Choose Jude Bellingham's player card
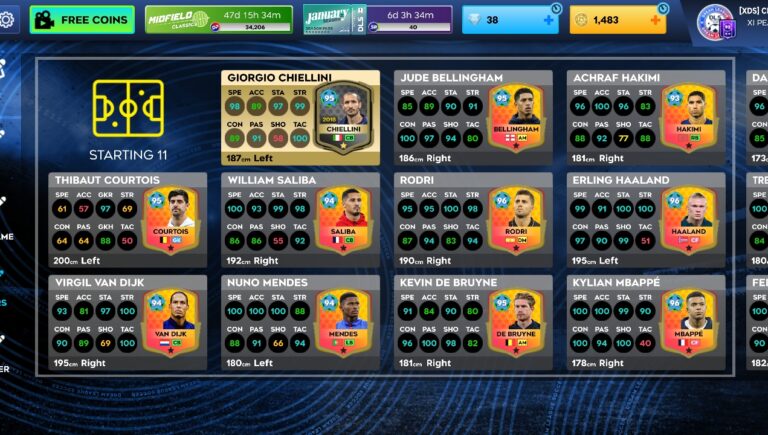Image resolution: width=768 pixels, height=435 pixels. [x=473, y=118]
